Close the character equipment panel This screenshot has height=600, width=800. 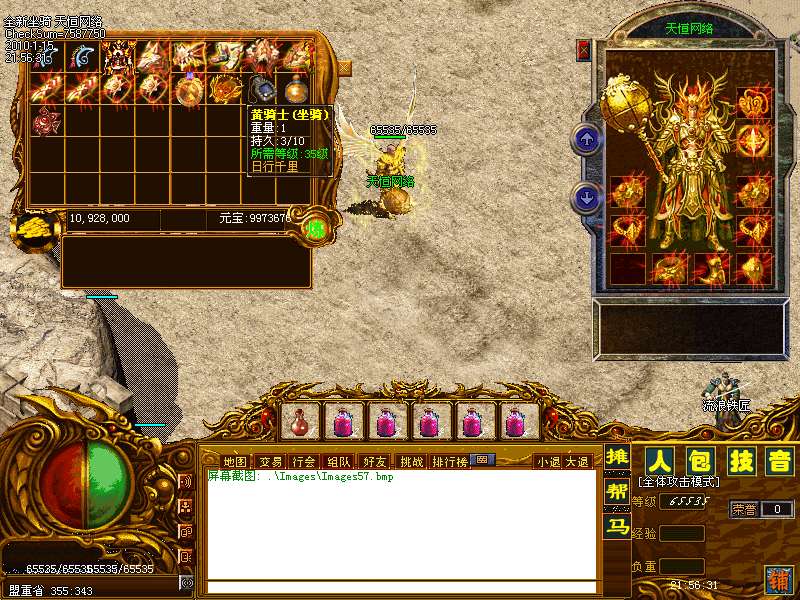[584, 50]
